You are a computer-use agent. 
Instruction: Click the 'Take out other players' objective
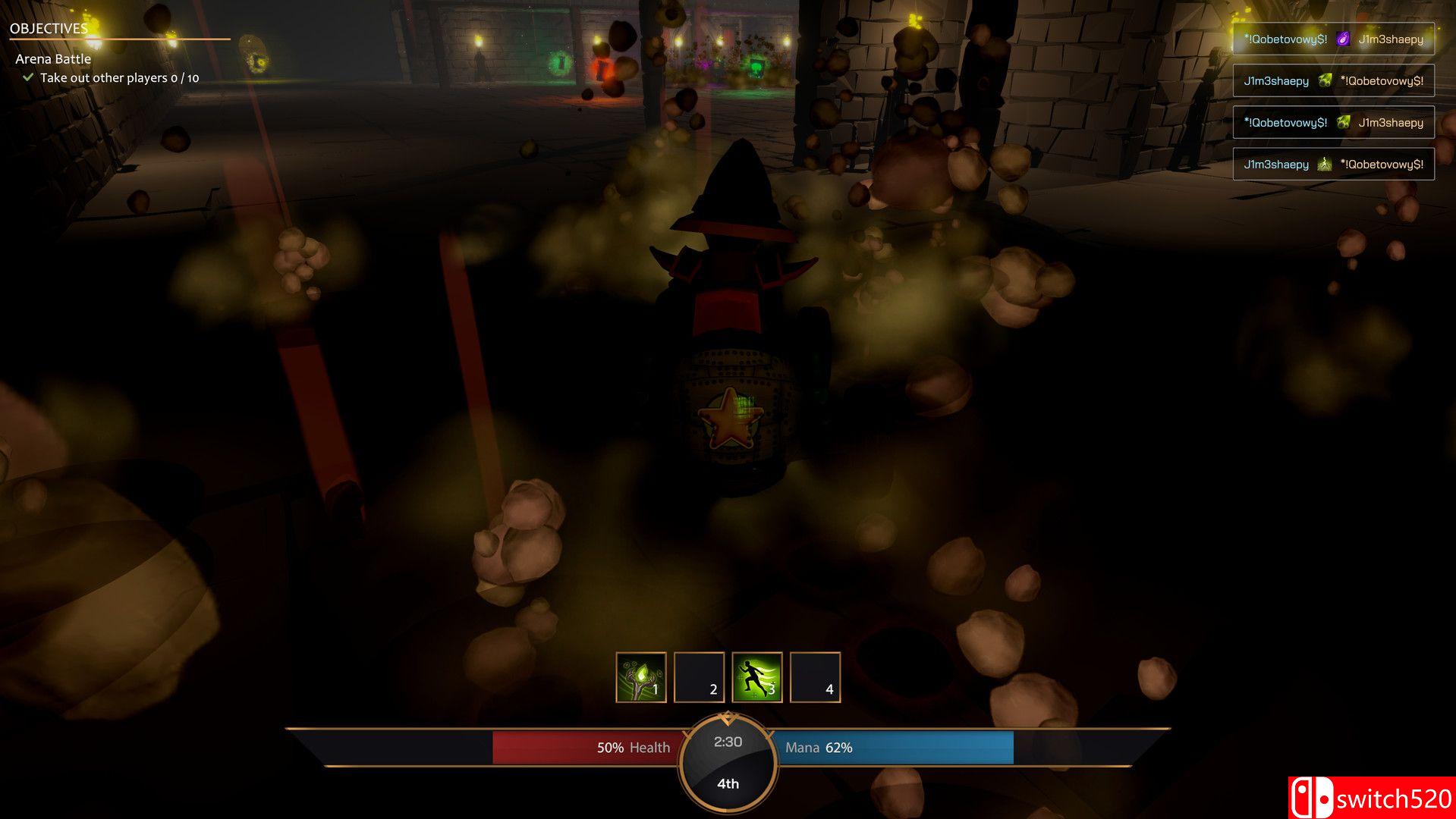pyautogui.click(x=118, y=78)
